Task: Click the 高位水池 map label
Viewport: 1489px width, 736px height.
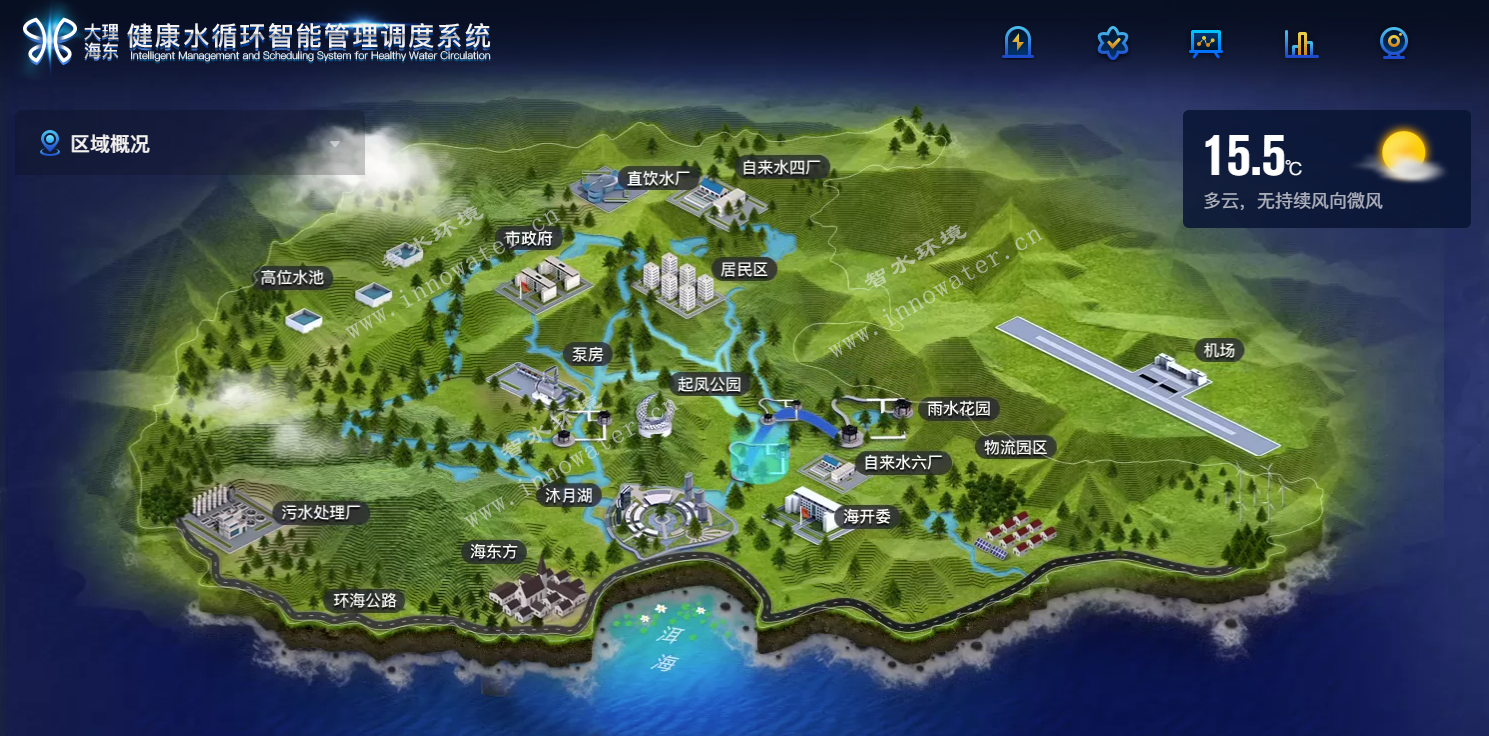Action: coord(292,277)
